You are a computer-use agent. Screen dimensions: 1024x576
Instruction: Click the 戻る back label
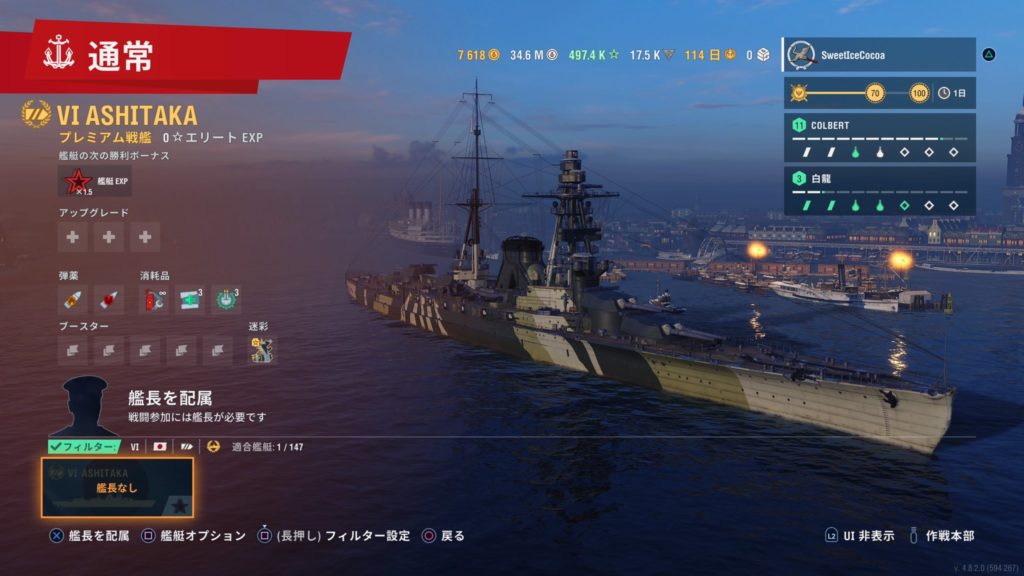coord(452,536)
